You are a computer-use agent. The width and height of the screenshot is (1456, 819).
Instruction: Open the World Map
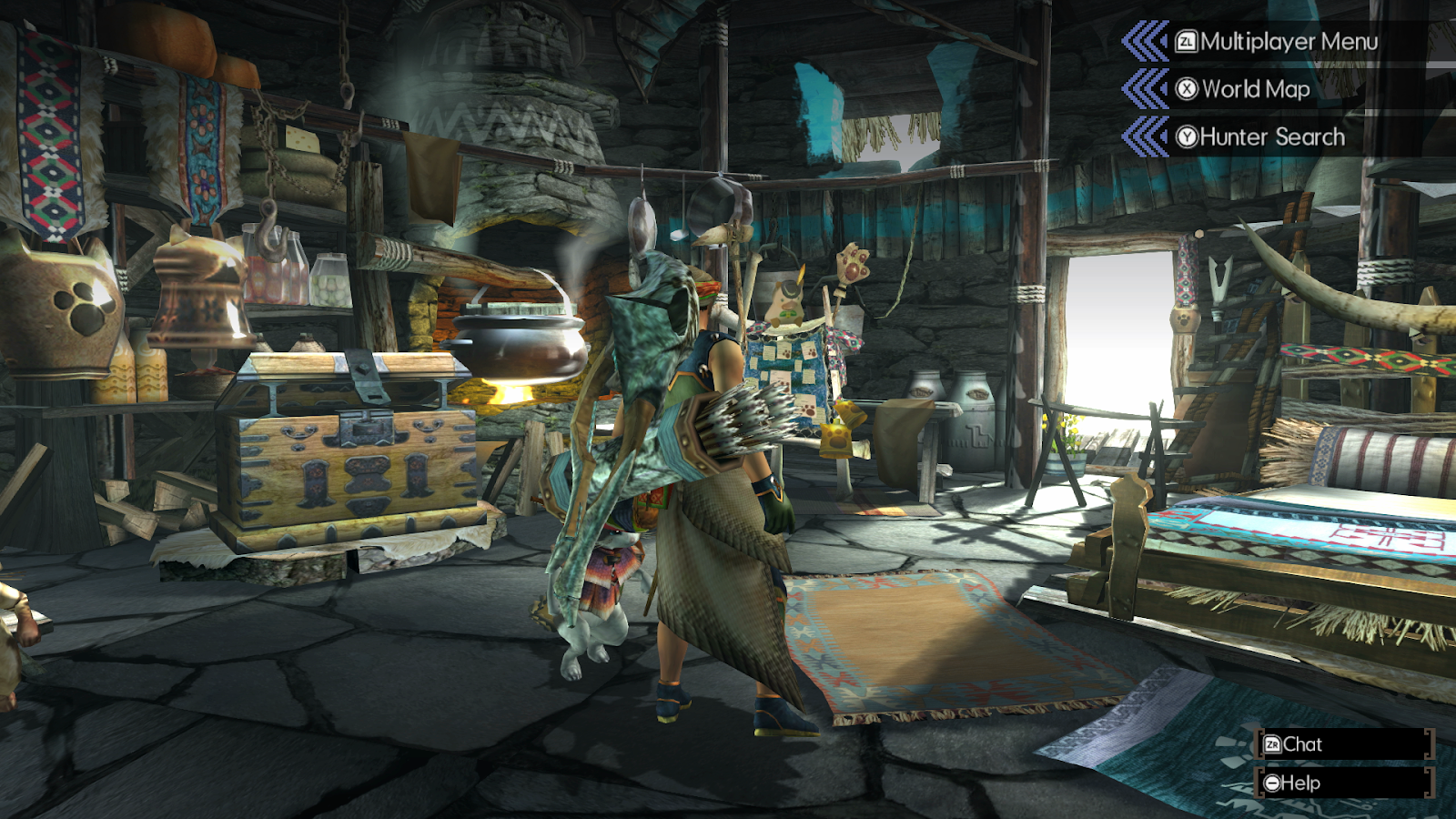pos(1254,89)
